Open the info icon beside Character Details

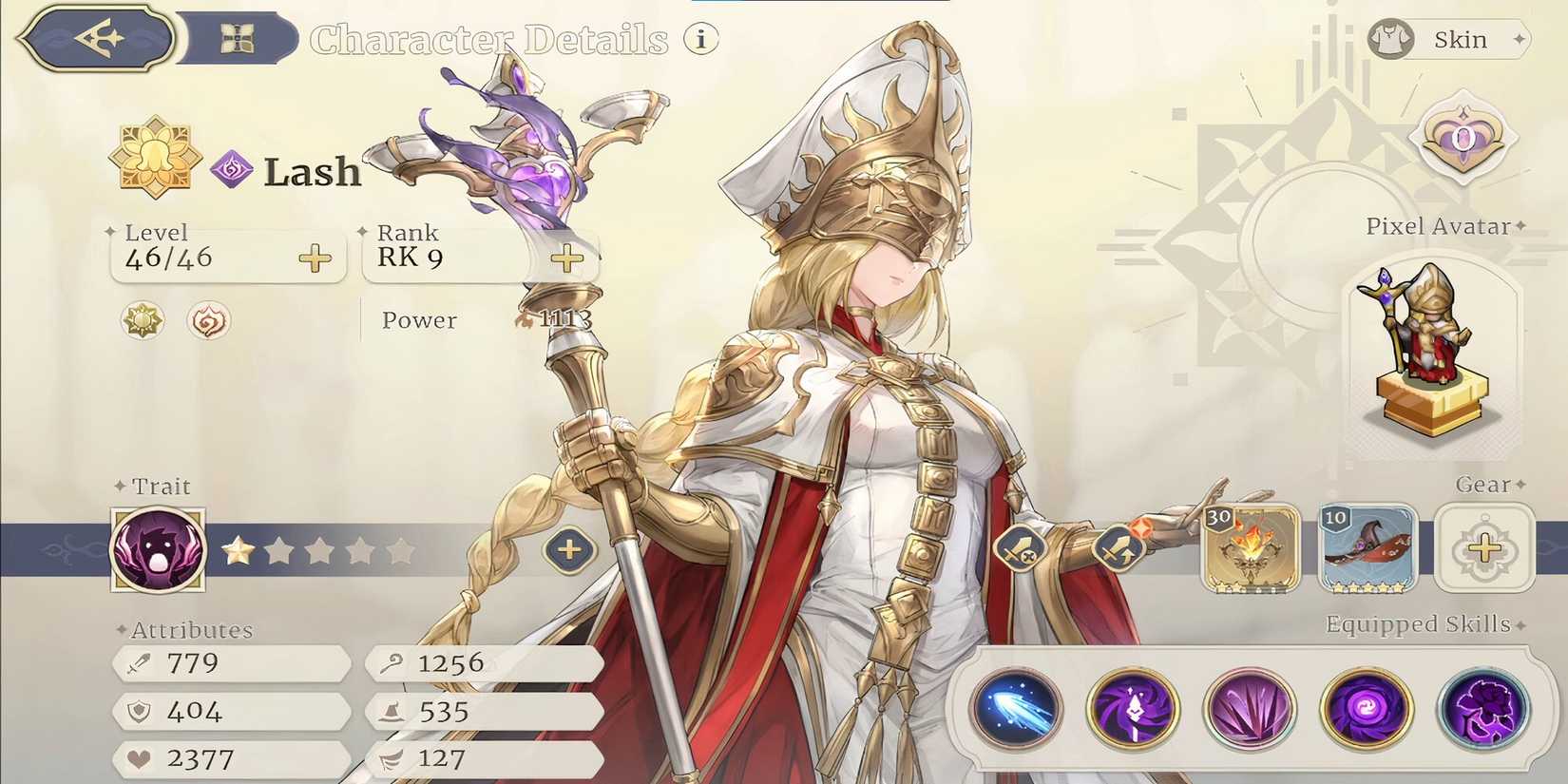(x=700, y=39)
